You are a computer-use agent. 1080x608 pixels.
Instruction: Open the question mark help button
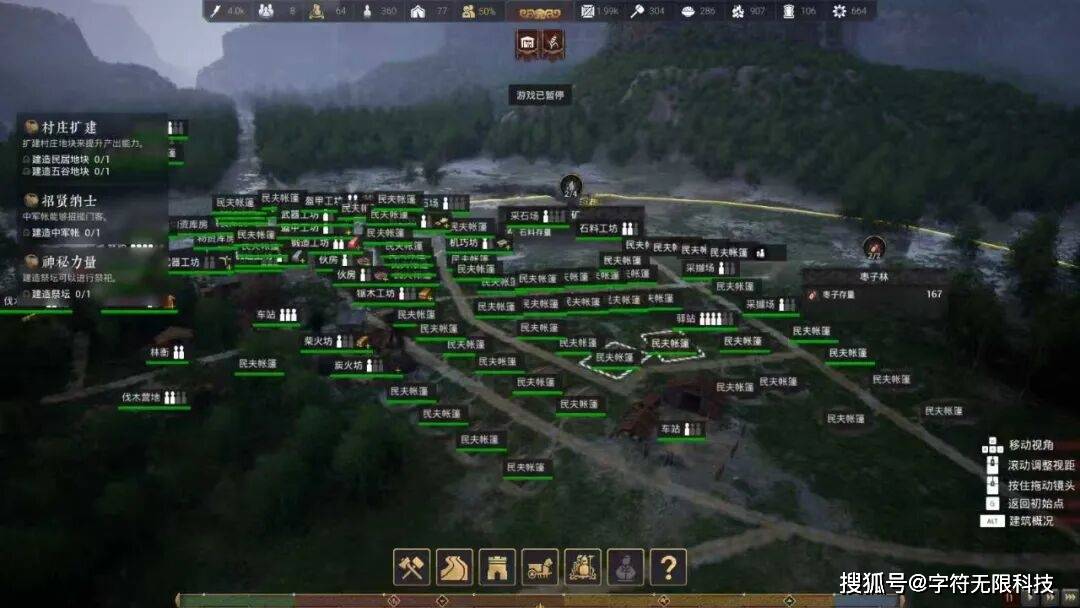[x=668, y=567]
